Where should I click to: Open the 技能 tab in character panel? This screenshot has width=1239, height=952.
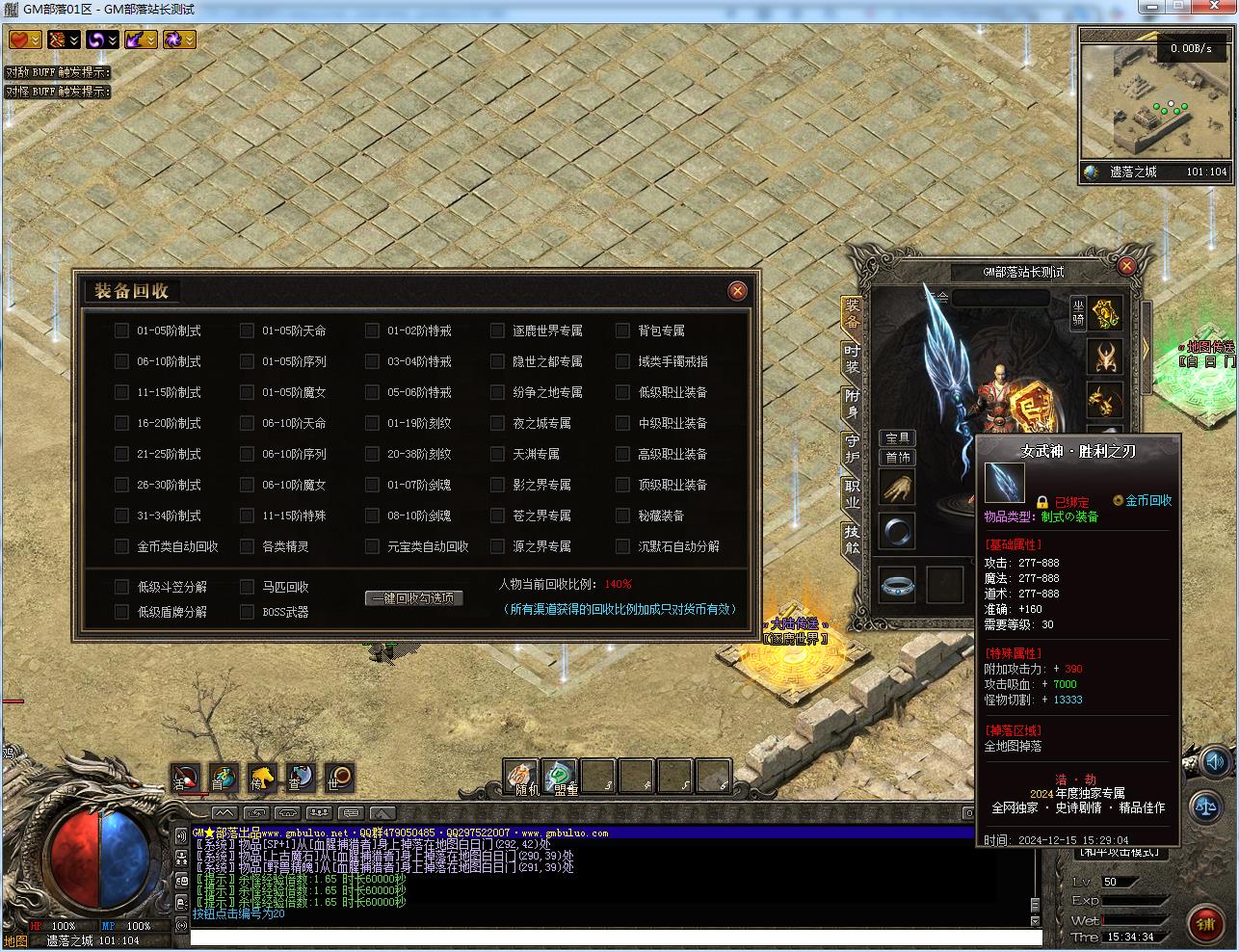coord(852,538)
